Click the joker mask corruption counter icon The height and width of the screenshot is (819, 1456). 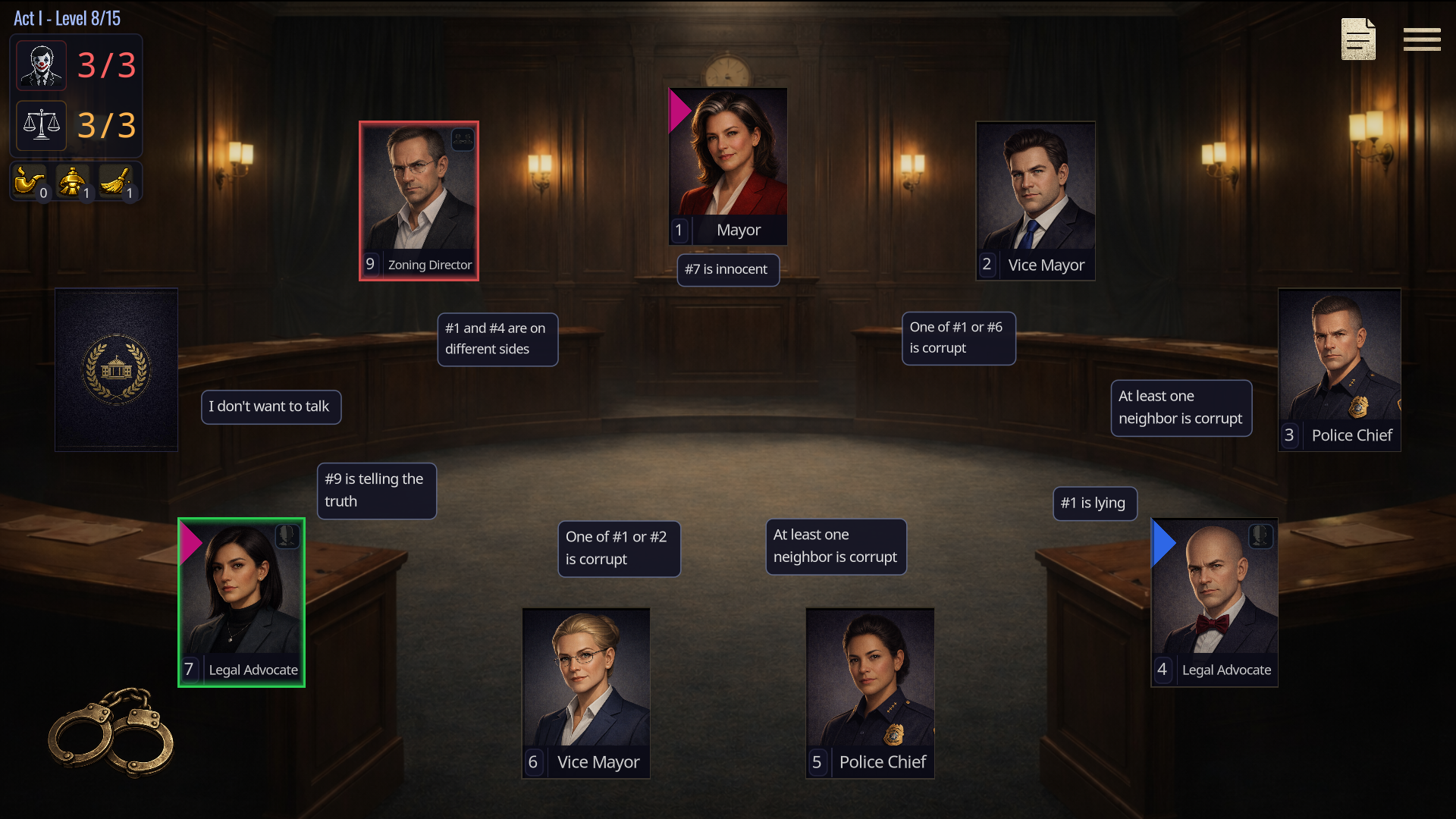coord(40,65)
